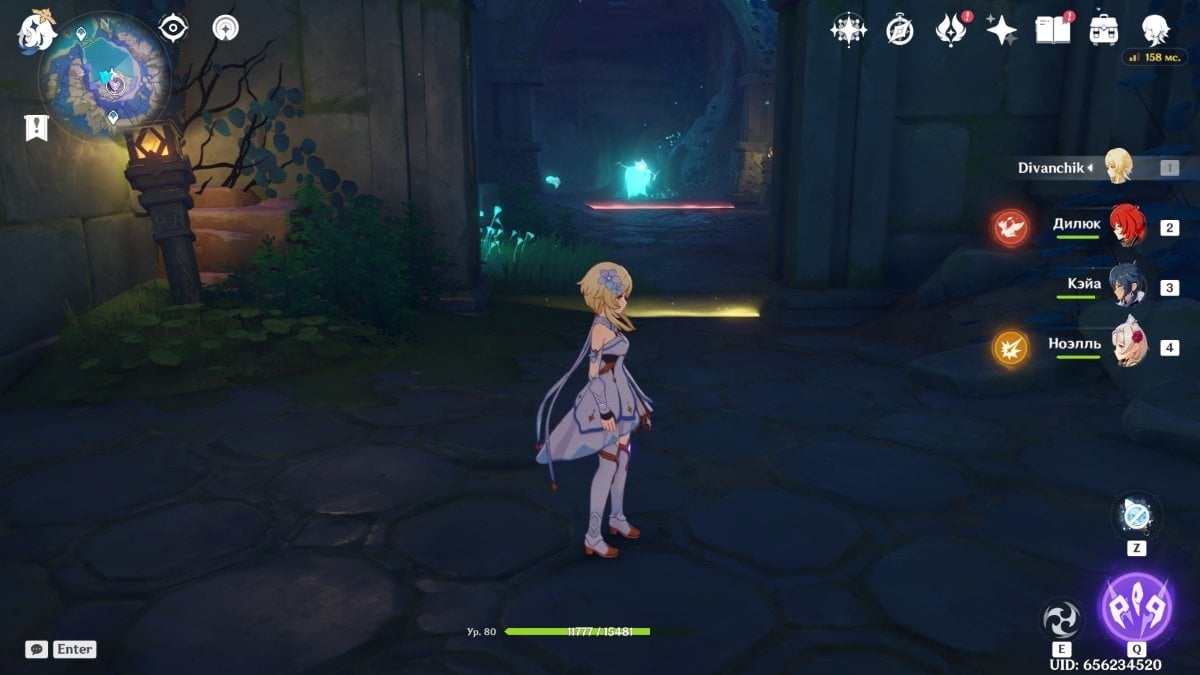Open the Adventurer Handbook book icon
This screenshot has height=675, width=1200.
point(1052,29)
